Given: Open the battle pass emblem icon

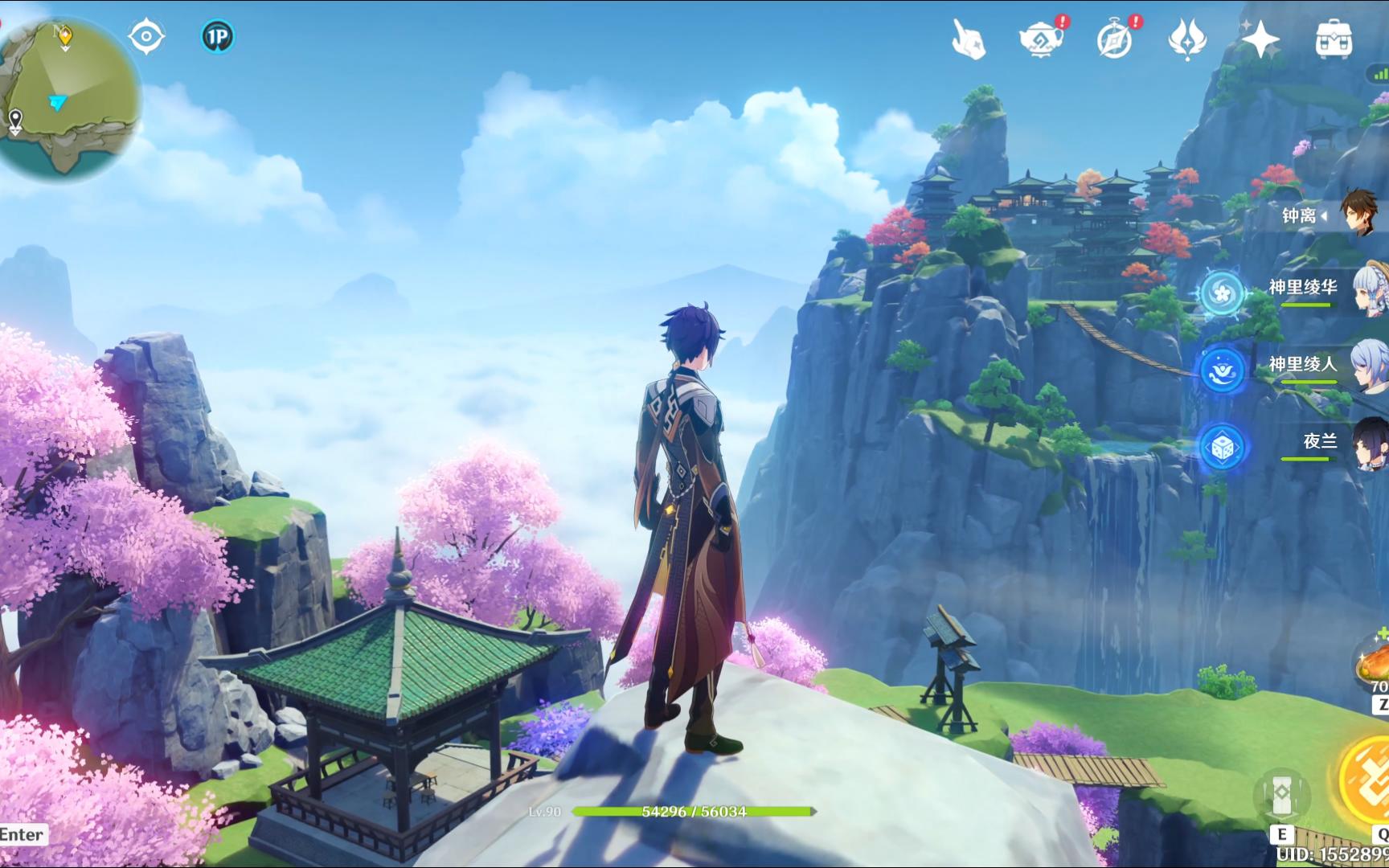Looking at the screenshot, I should click(1187, 39).
